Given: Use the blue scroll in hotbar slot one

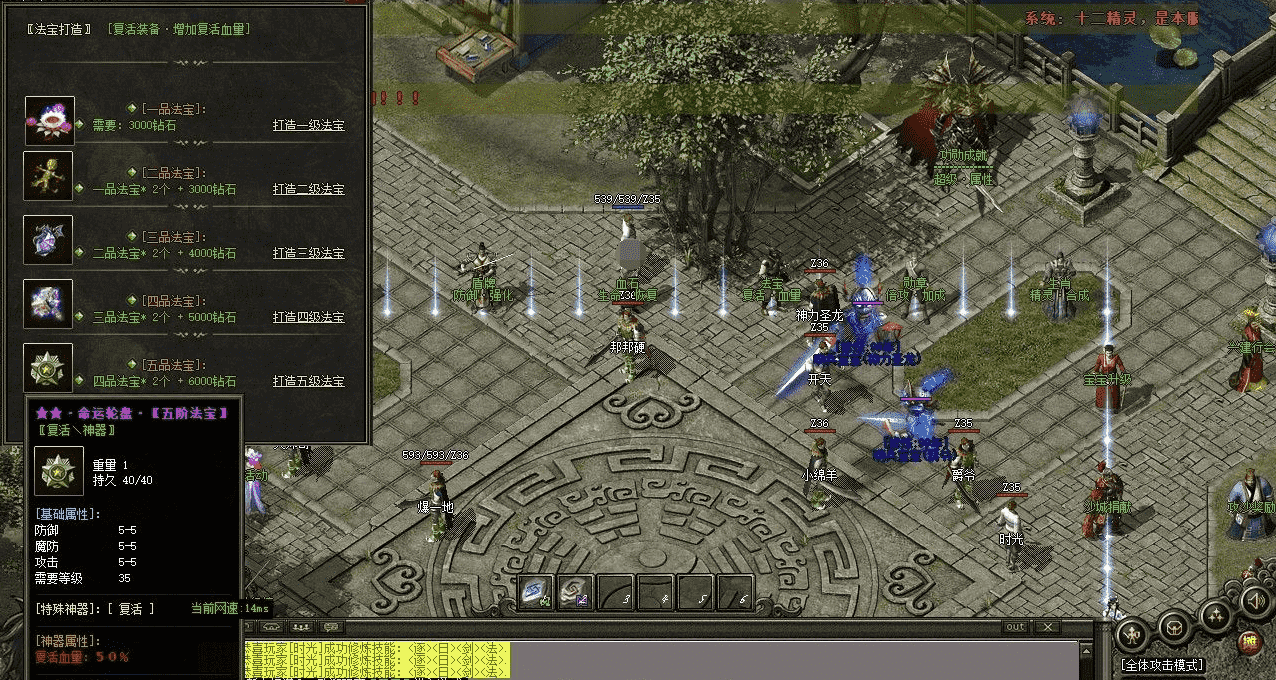Looking at the screenshot, I should point(537,592).
